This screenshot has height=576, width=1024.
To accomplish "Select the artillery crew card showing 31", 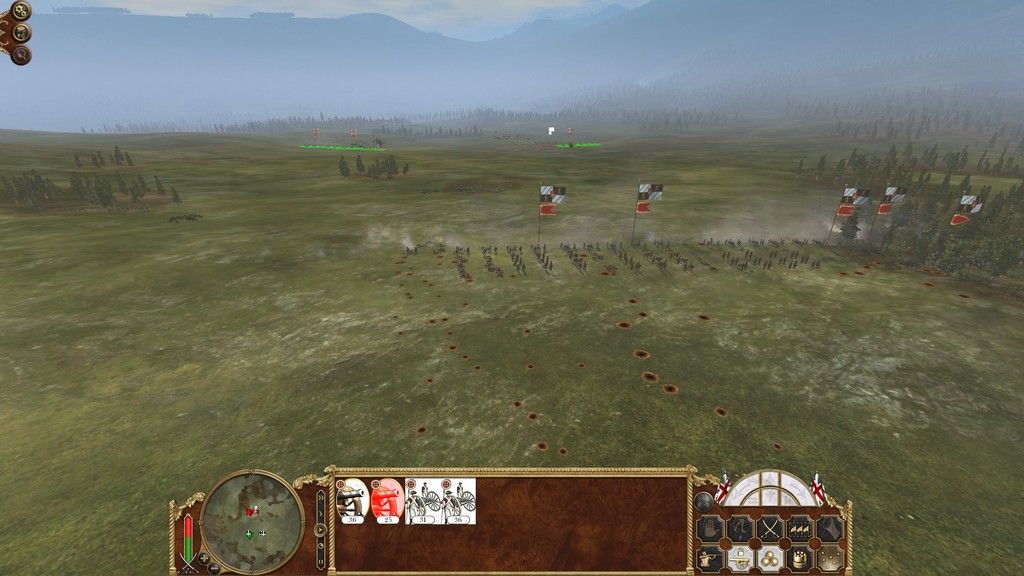I will [423, 501].
